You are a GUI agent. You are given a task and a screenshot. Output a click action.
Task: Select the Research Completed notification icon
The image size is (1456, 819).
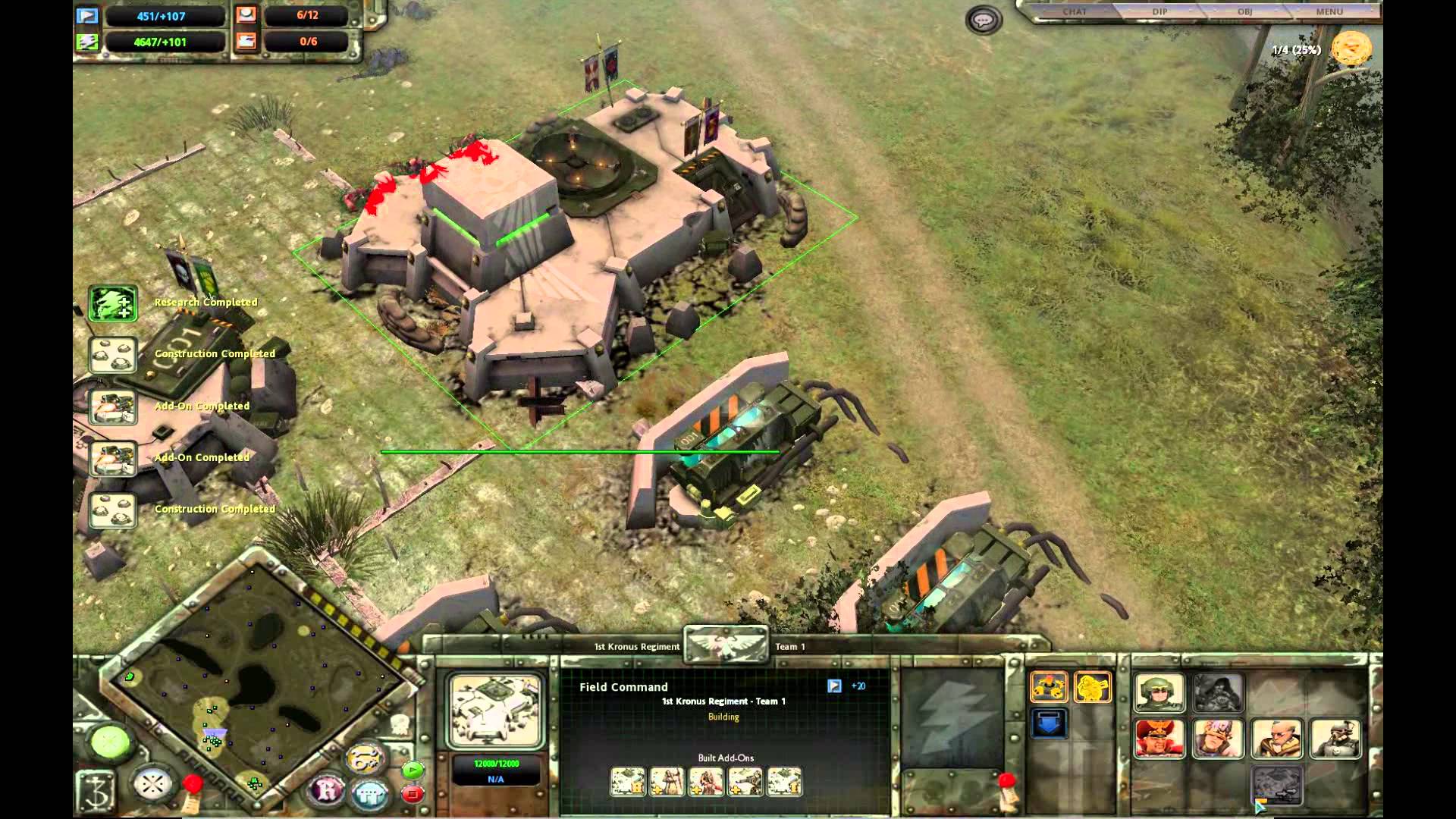(x=113, y=303)
